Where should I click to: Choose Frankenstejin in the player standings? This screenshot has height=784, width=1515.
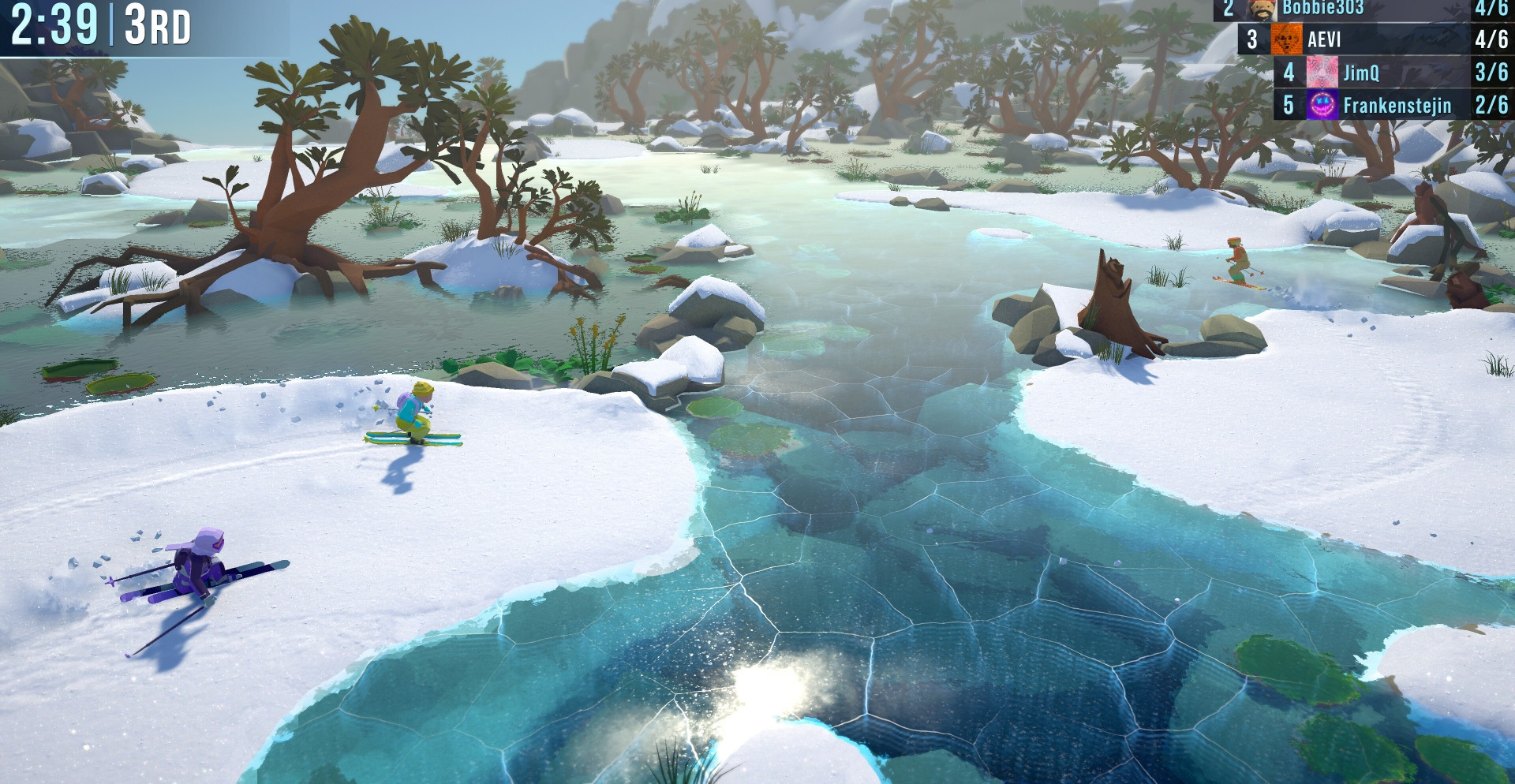[1395, 105]
